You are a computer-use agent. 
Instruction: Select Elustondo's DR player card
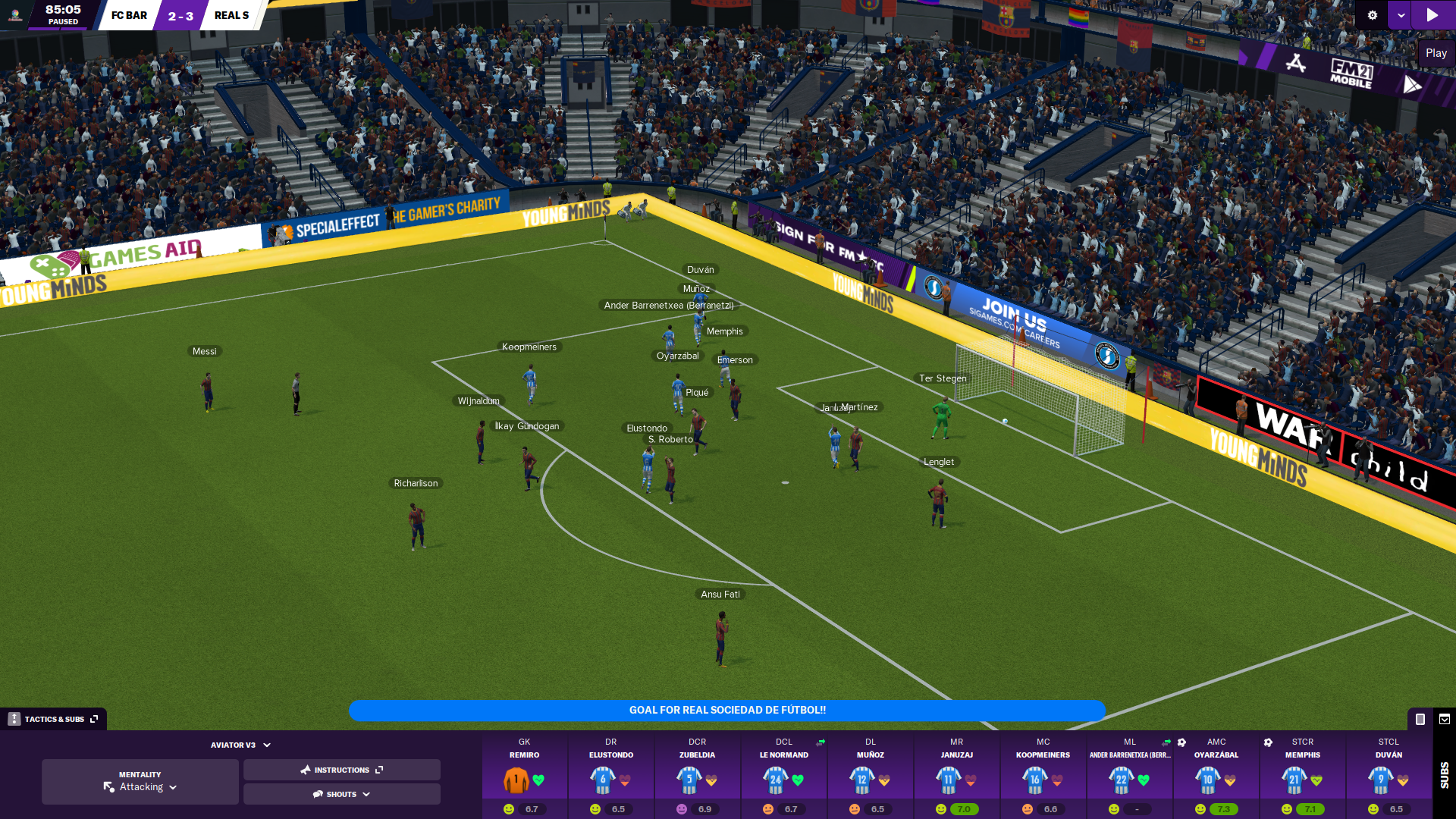(610, 776)
